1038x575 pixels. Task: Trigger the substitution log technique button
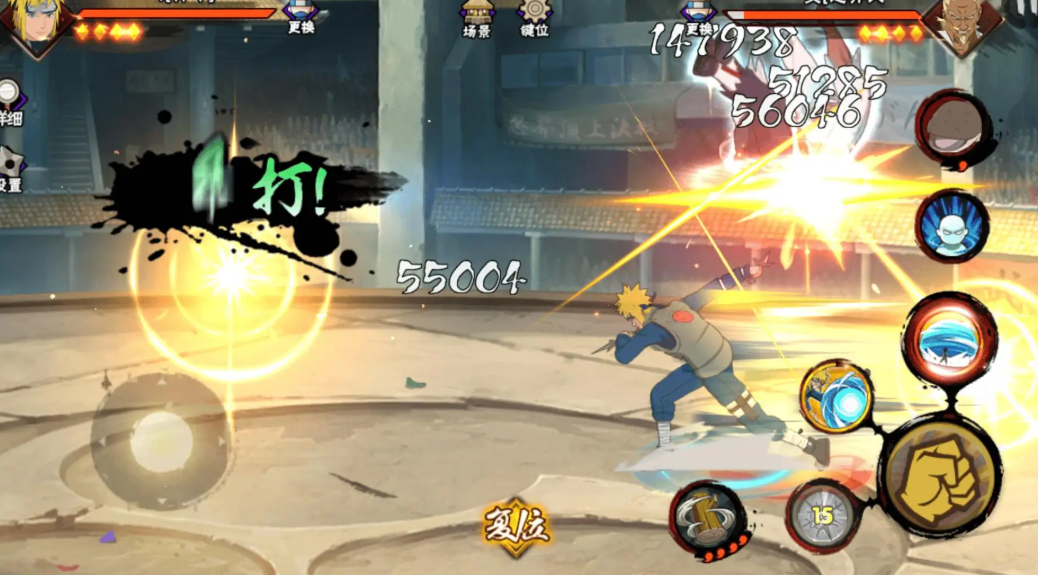tap(709, 519)
